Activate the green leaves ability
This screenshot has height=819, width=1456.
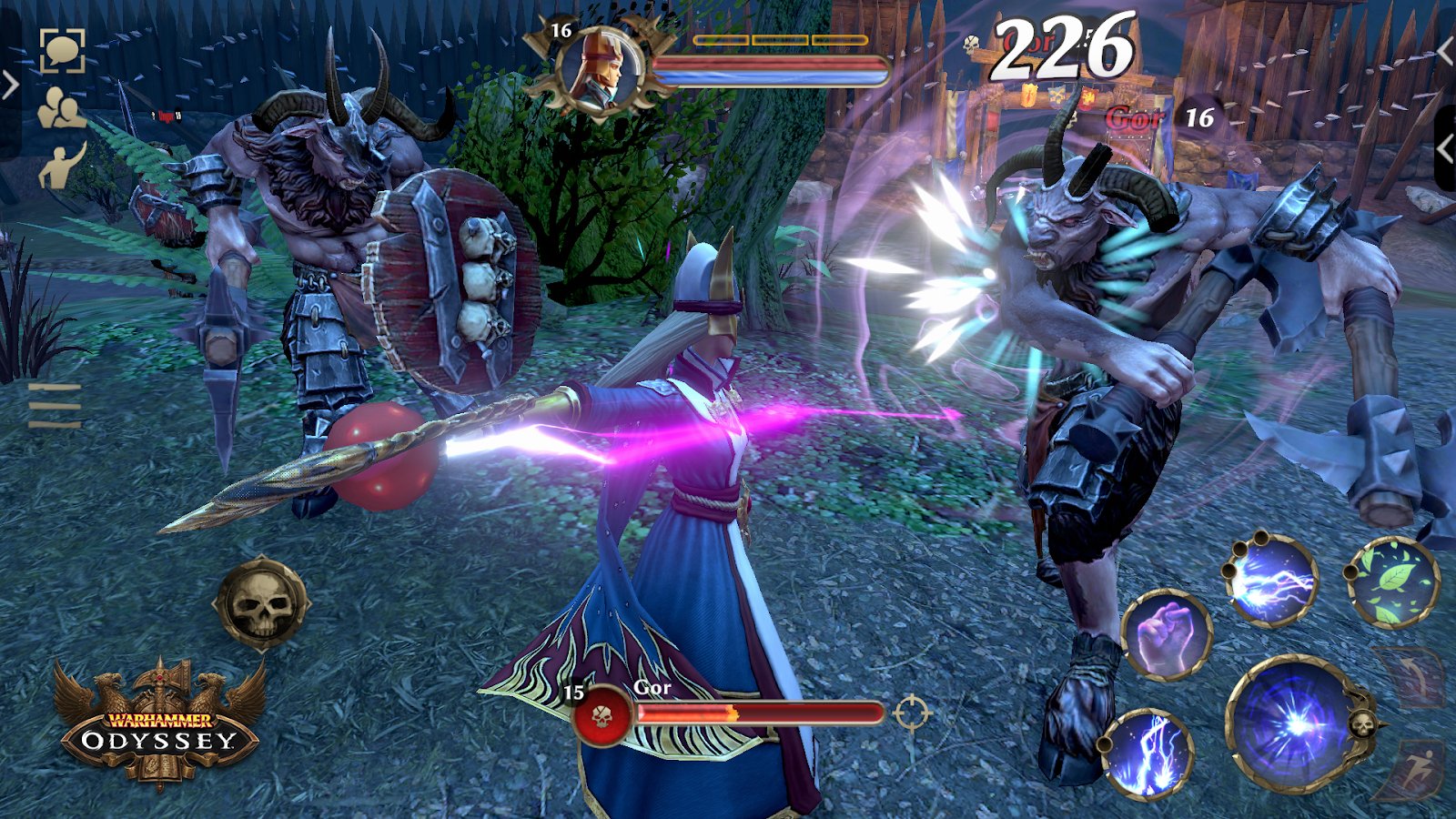point(1392,582)
